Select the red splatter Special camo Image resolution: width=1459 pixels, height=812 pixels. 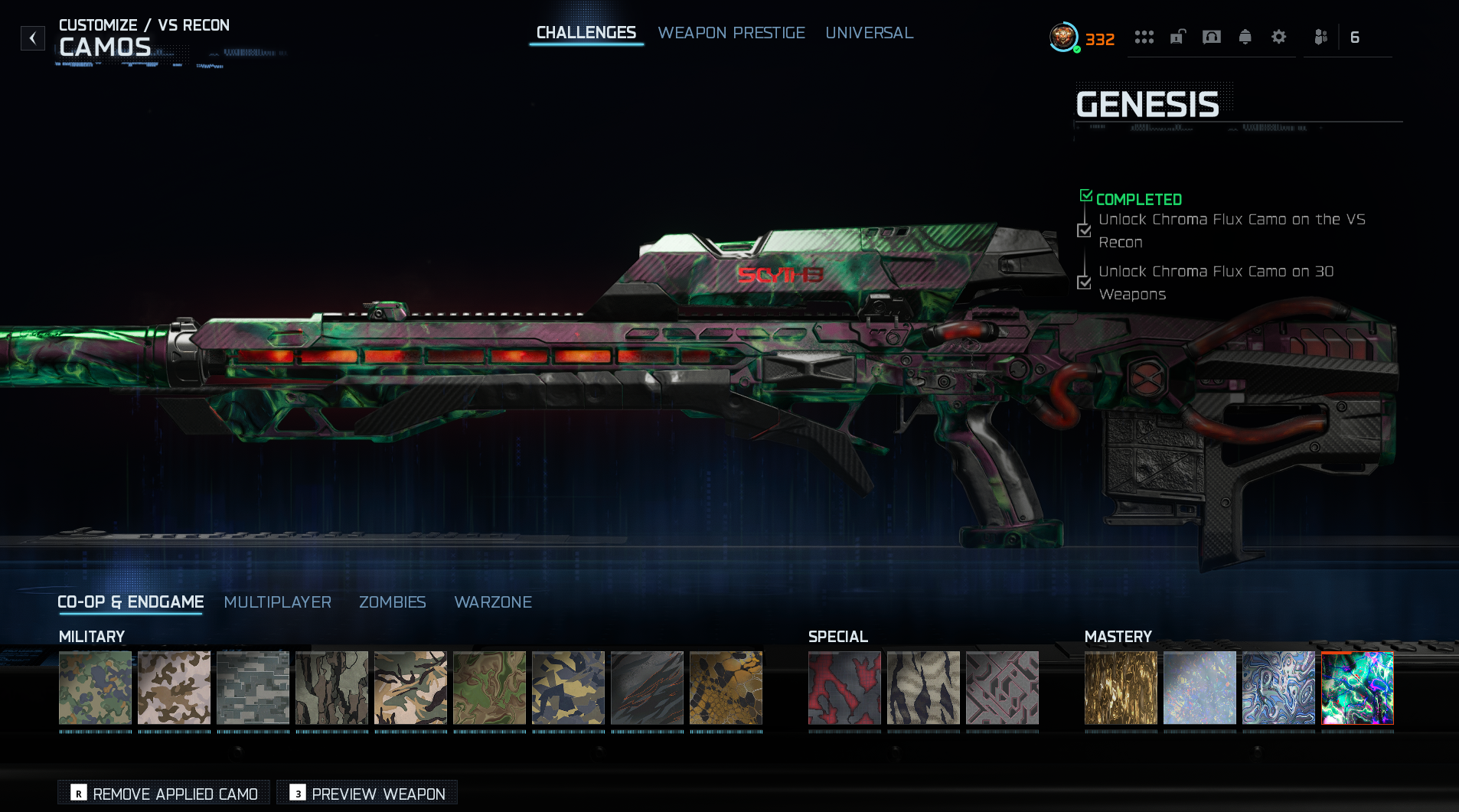coord(844,687)
